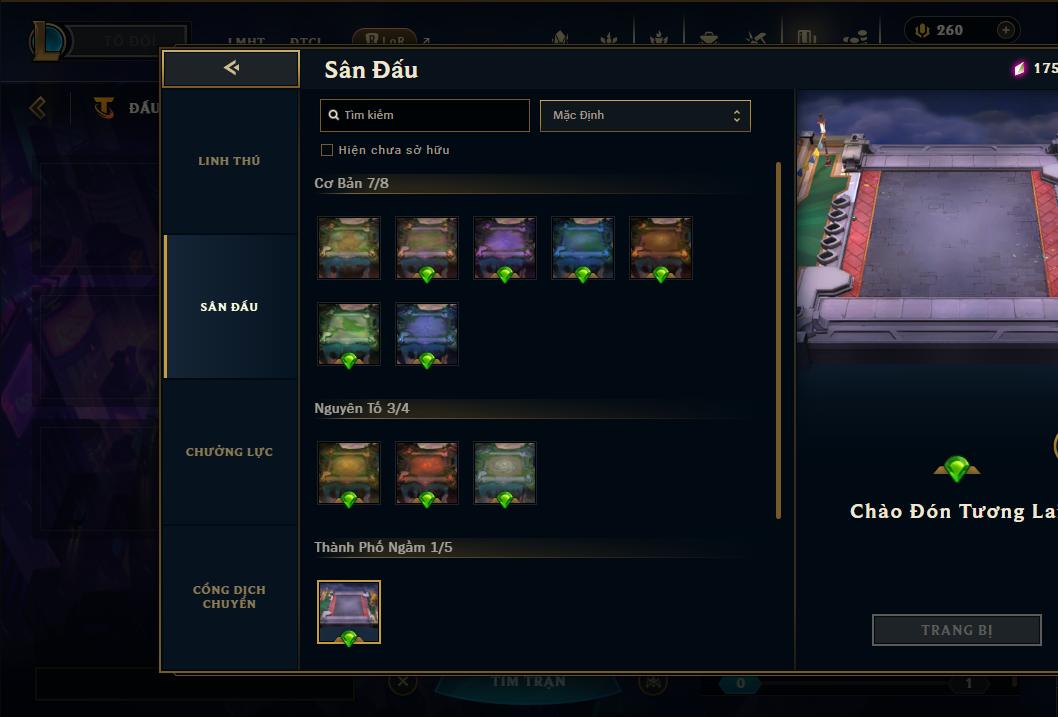Open the Chưởng Lực tab

pyautogui.click(x=229, y=452)
